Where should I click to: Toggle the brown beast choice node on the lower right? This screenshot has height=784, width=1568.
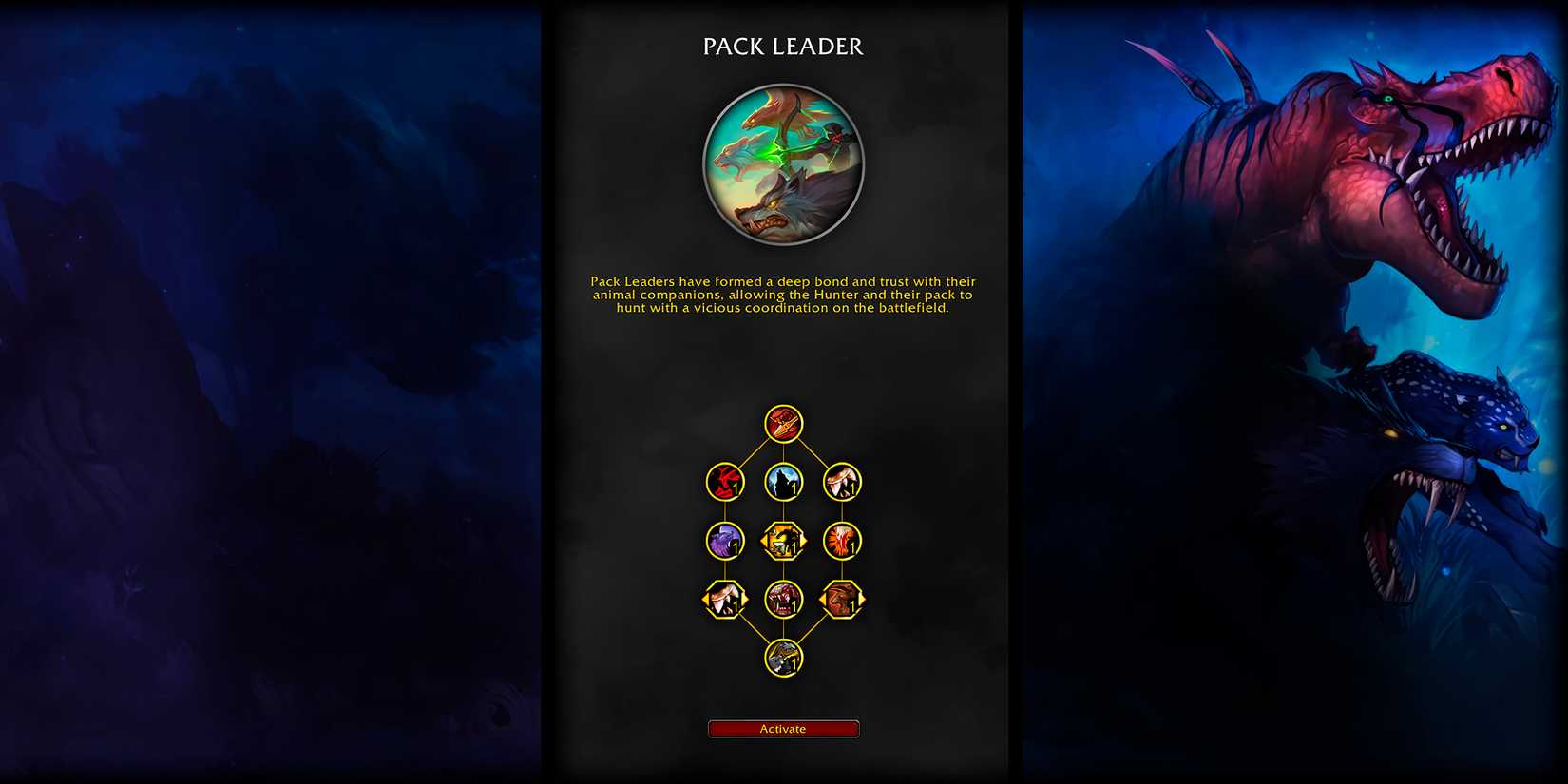point(844,599)
